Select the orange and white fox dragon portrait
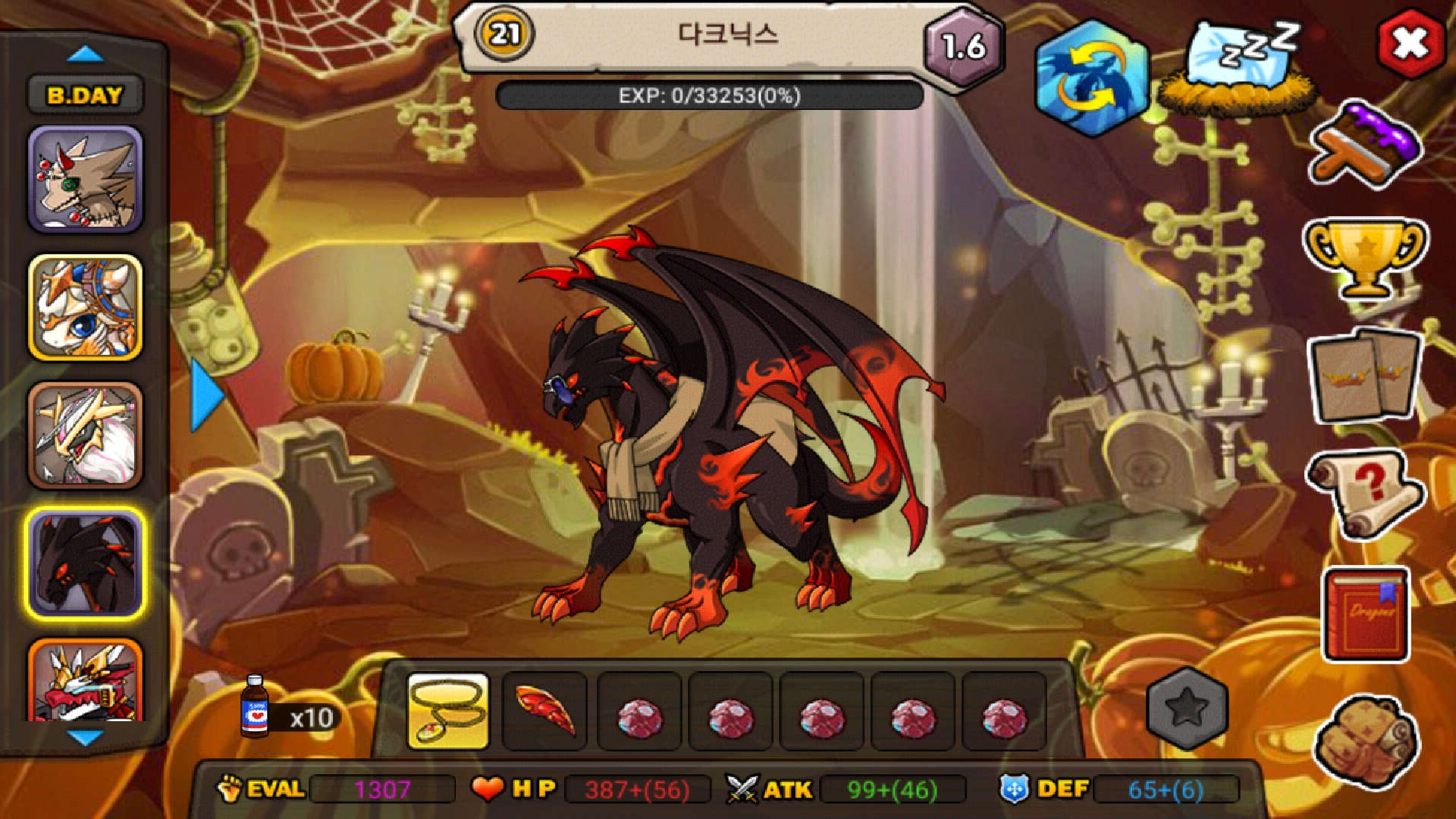 point(85,307)
